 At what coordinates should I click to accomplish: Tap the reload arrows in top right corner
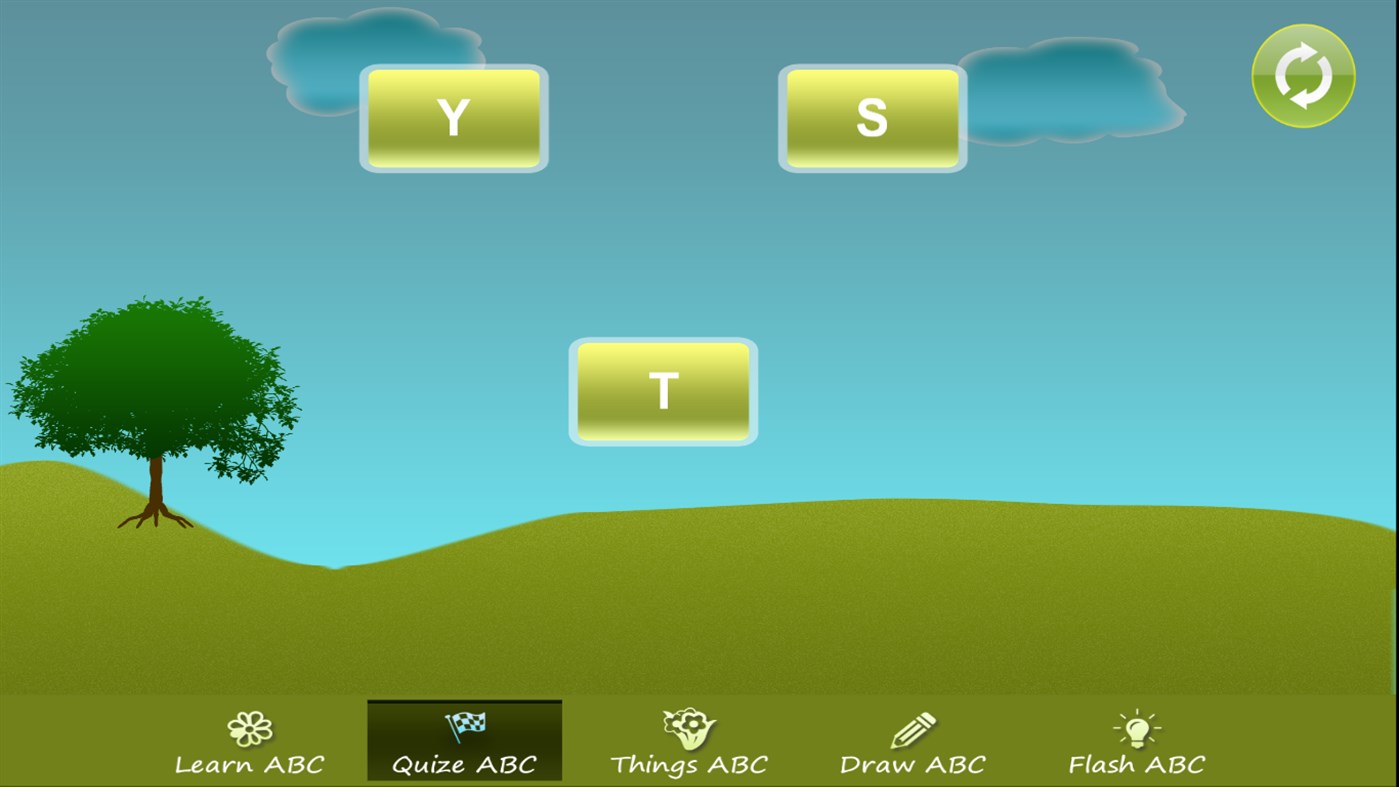click(1302, 76)
